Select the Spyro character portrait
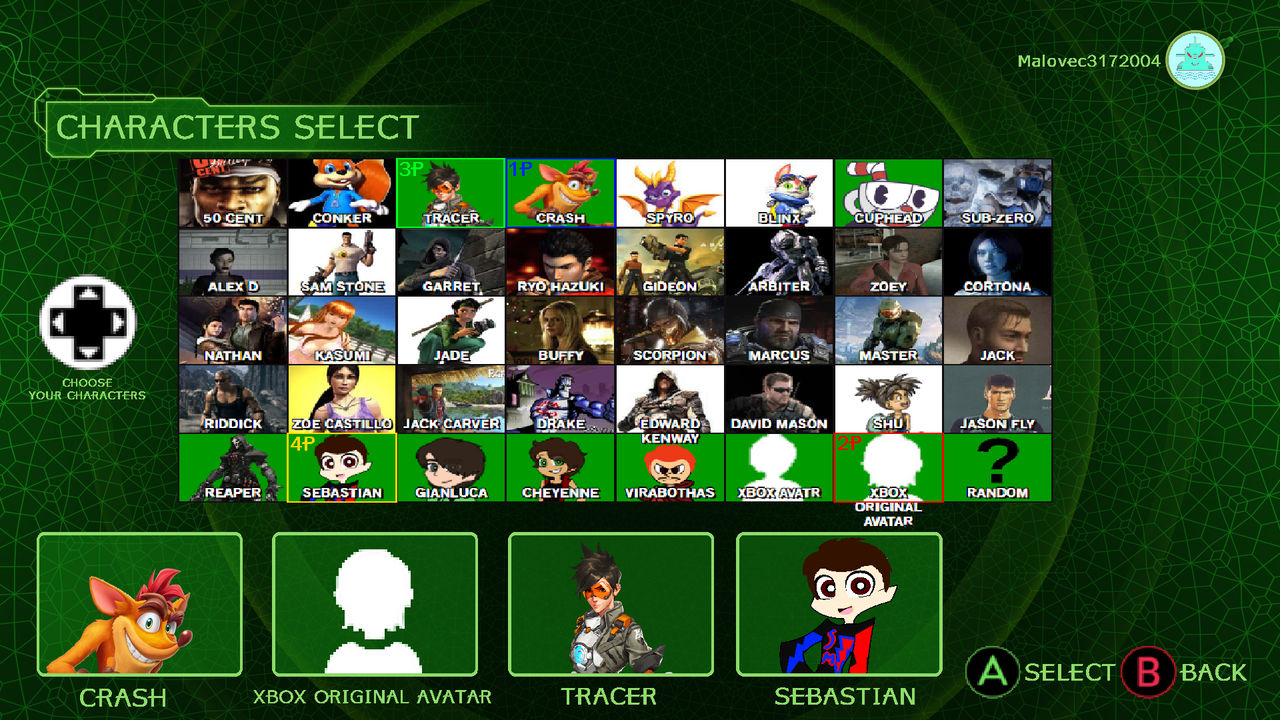This screenshot has width=1280, height=720. 671,192
